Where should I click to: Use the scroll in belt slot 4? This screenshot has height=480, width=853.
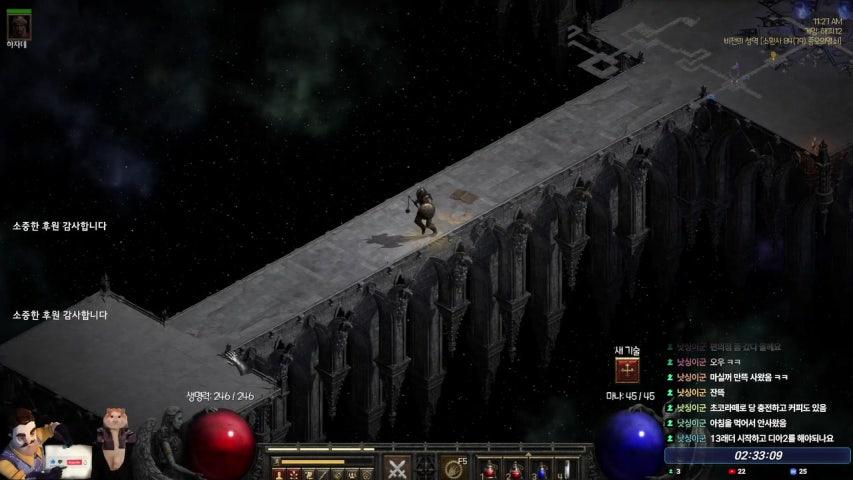(x=566, y=469)
